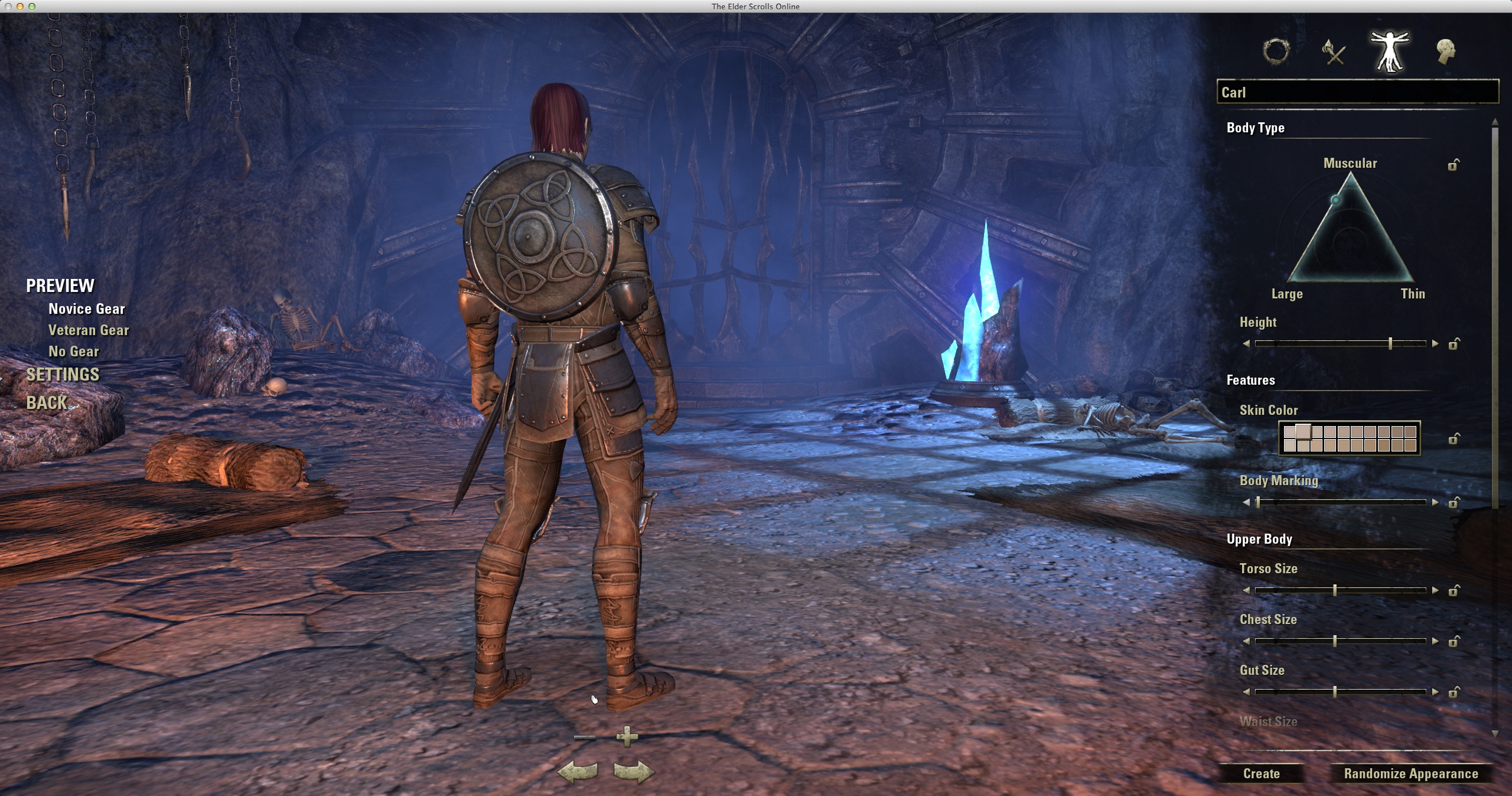
Task: Click the Create button
Action: coord(1263,773)
